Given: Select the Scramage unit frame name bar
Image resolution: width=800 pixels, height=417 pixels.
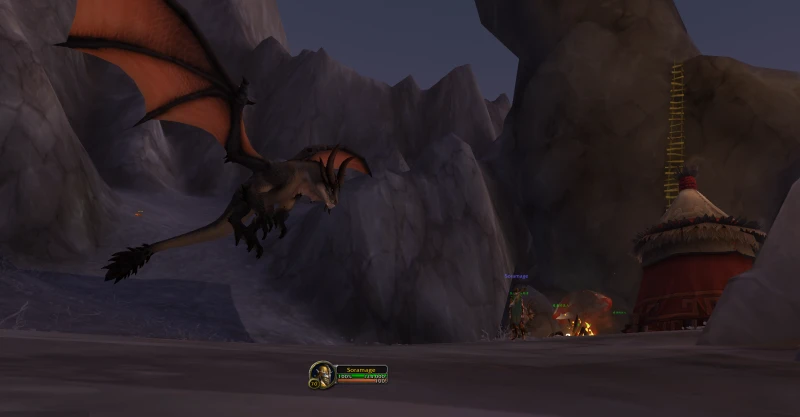Looking at the screenshot, I should [360, 369].
